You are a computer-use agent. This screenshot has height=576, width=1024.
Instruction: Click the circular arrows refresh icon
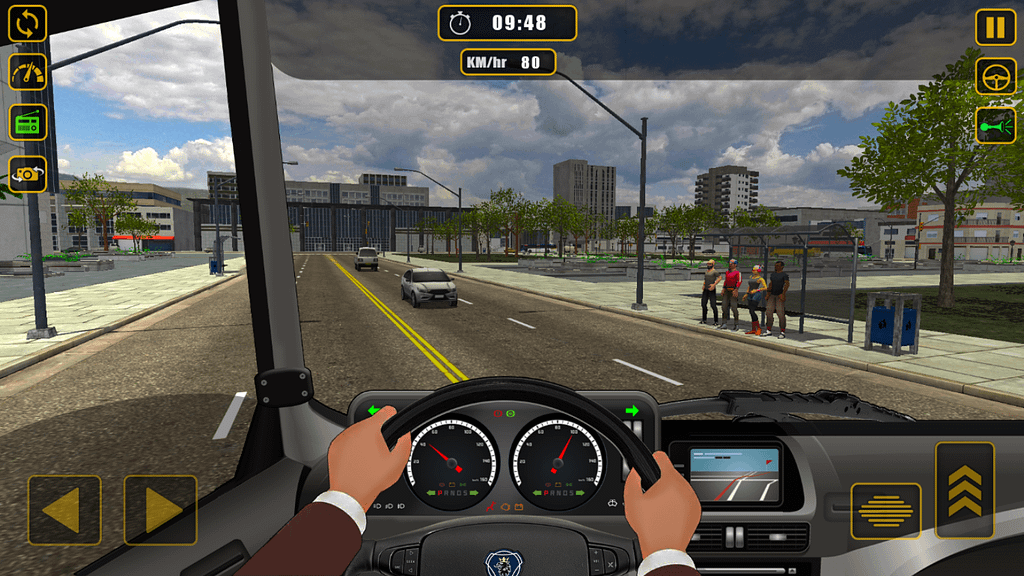point(28,24)
